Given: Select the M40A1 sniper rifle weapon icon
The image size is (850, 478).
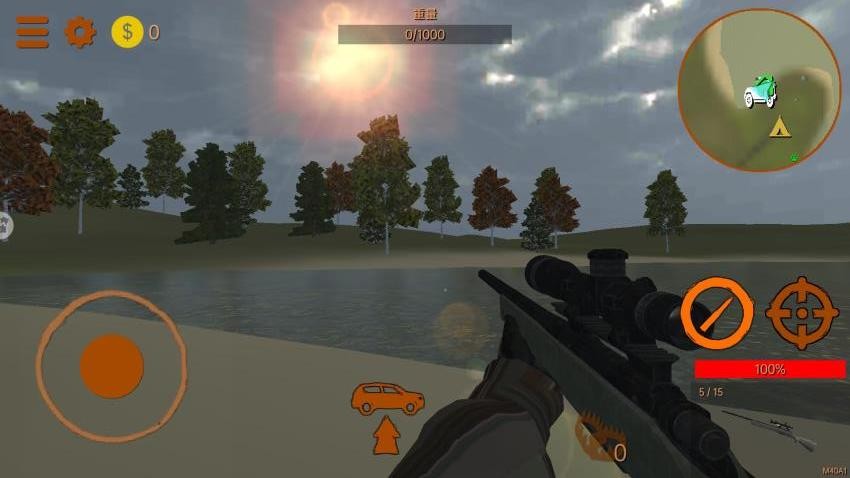Looking at the screenshot, I should coord(768,427).
